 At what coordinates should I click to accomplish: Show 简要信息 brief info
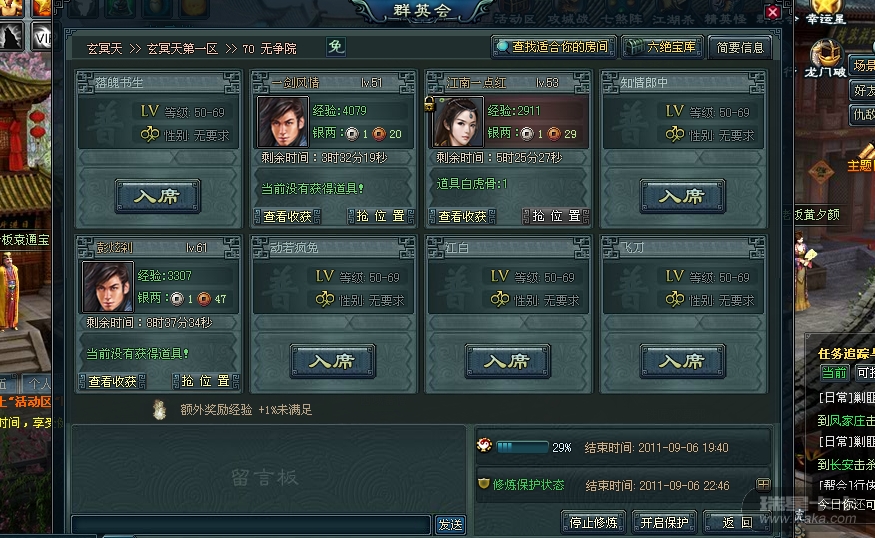click(x=739, y=47)
